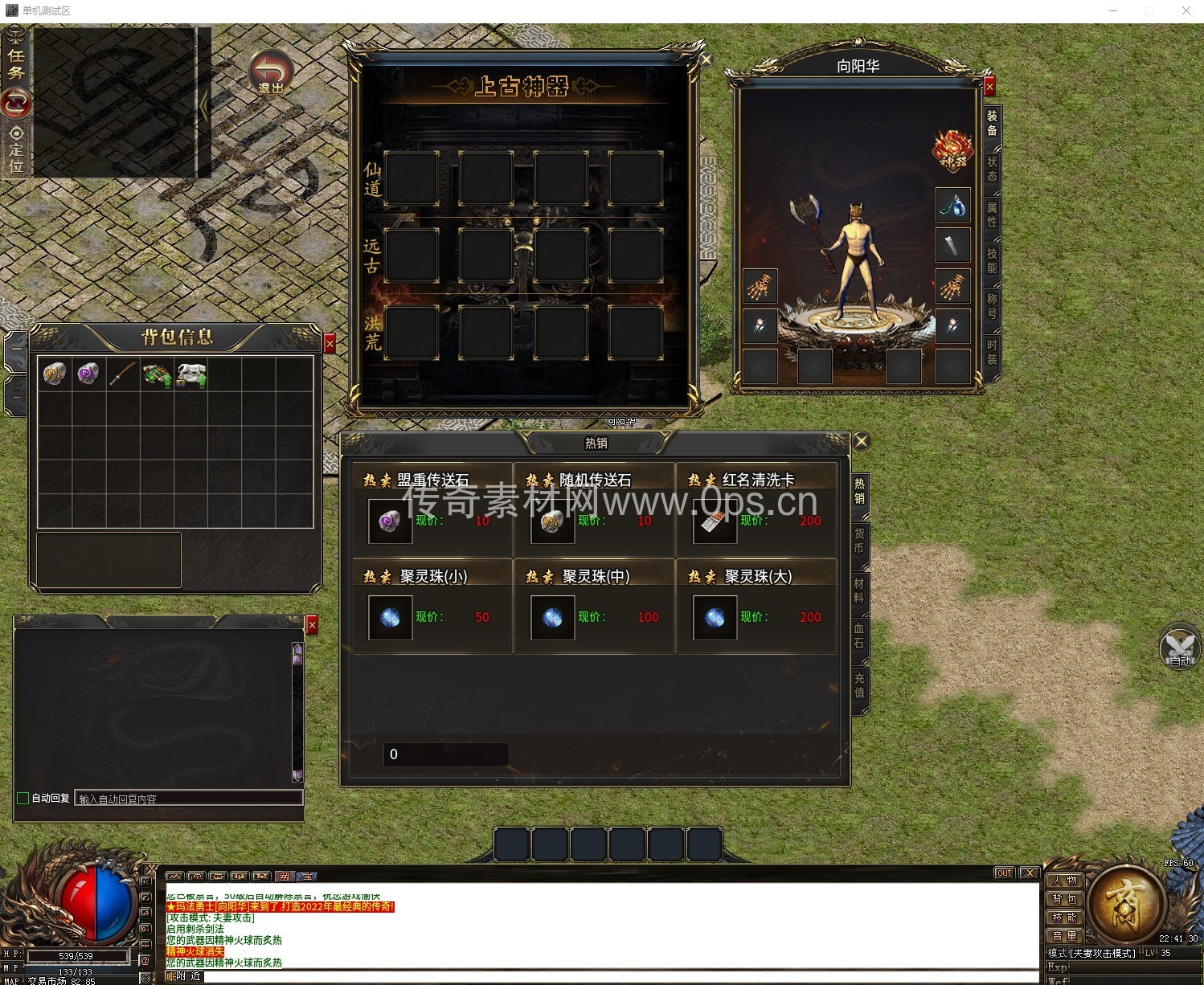Click the 背包 bag button
Viewport: 1204px width, 985px height.
point(1064,899)
